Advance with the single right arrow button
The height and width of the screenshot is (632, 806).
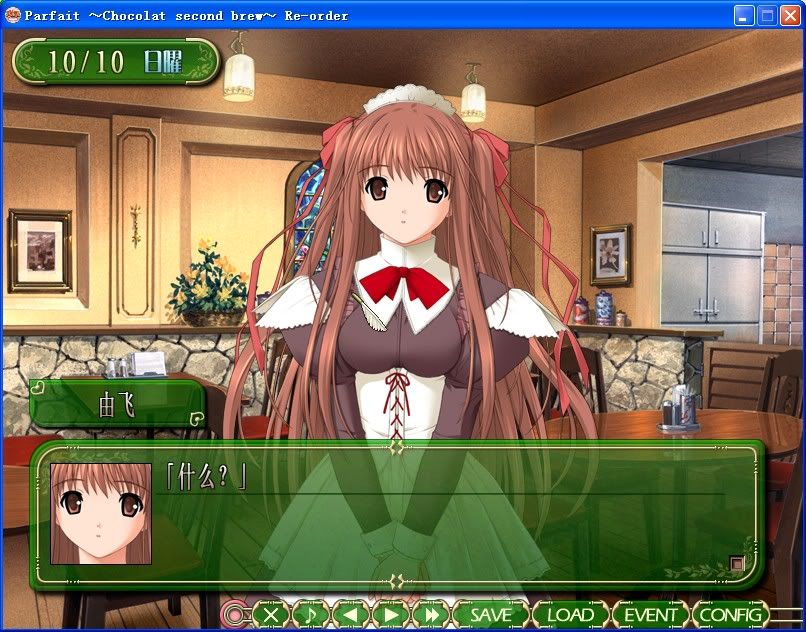(390, 615)
